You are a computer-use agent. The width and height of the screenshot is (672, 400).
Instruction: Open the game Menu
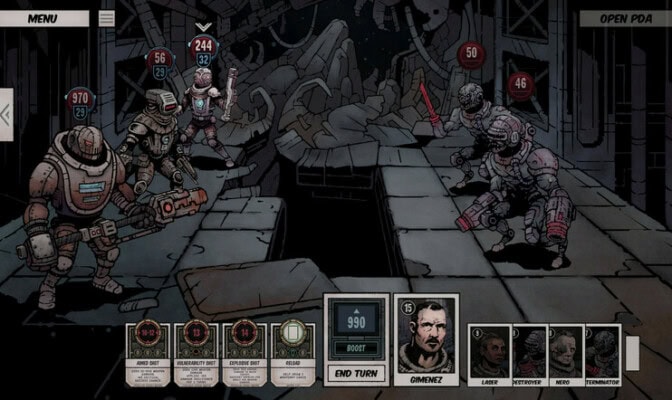point(43,18)
